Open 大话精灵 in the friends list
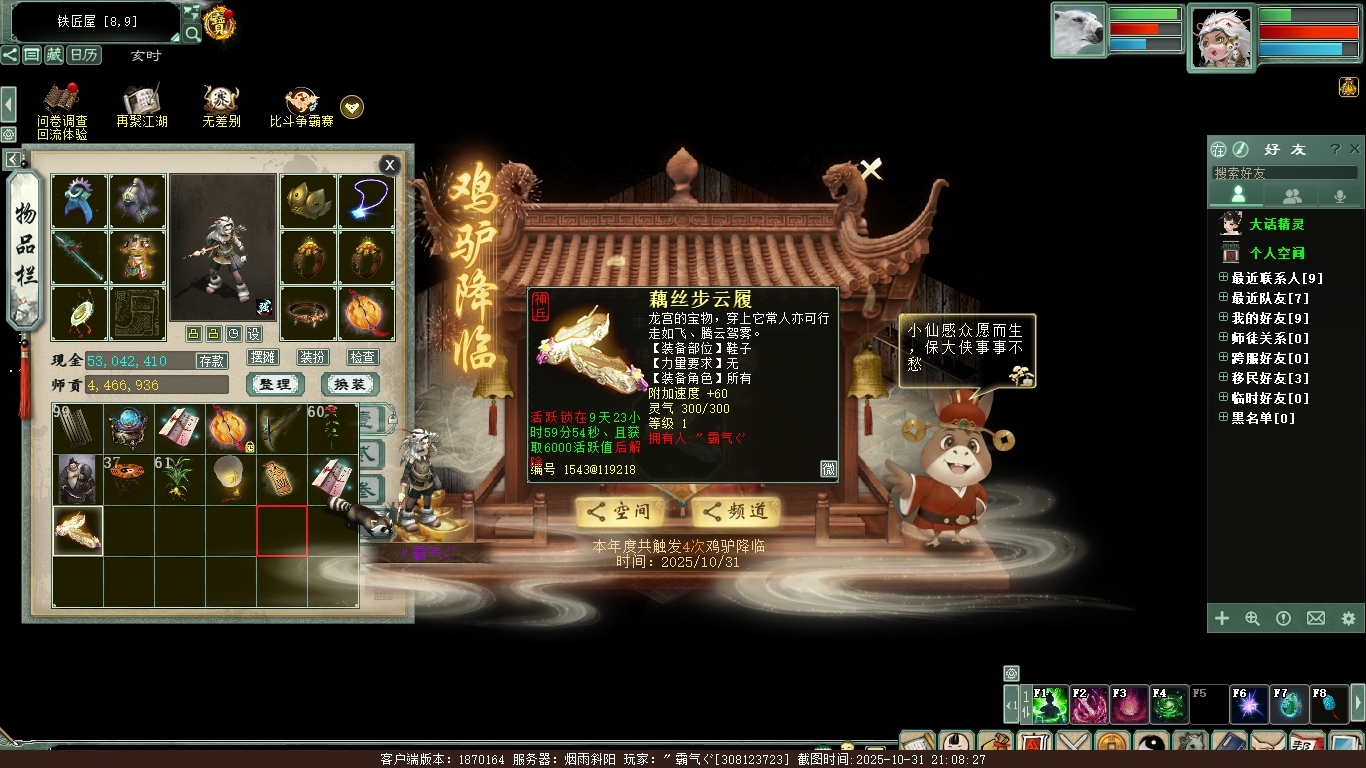 pyautogui.click(x=1276, y=225)
